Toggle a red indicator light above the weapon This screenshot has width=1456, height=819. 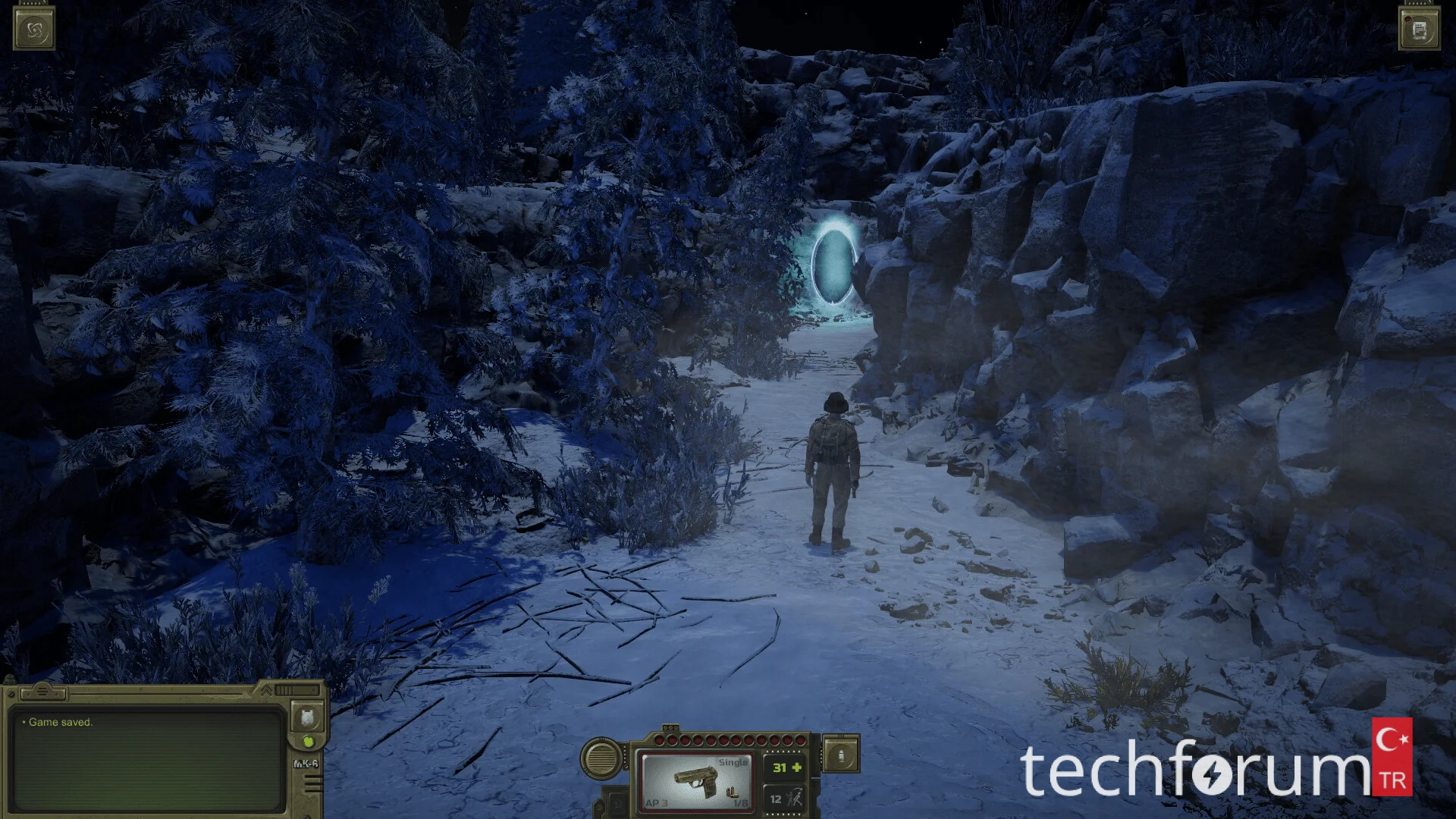click(711, 740)
